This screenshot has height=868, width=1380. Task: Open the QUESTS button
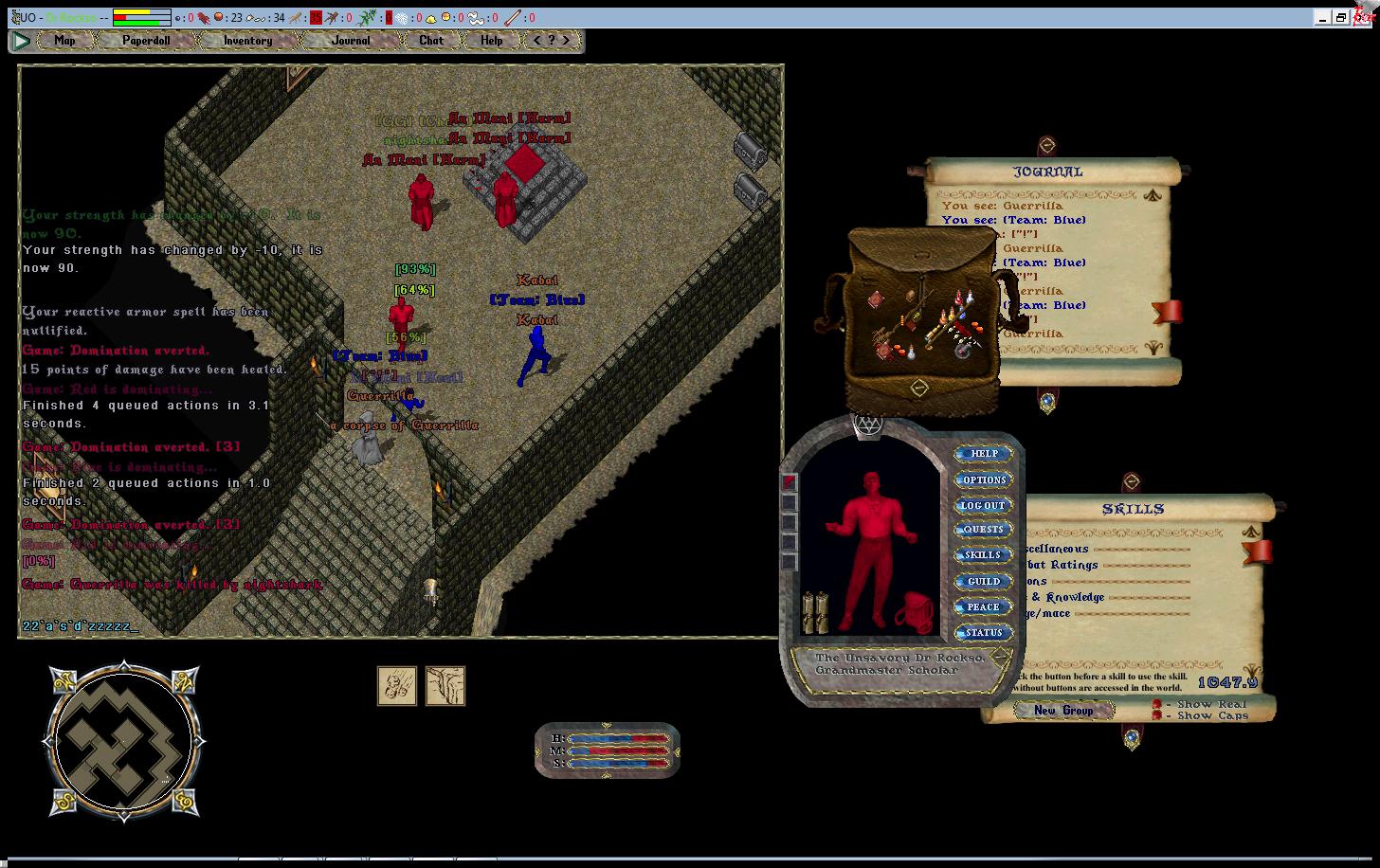coord(983,530)
